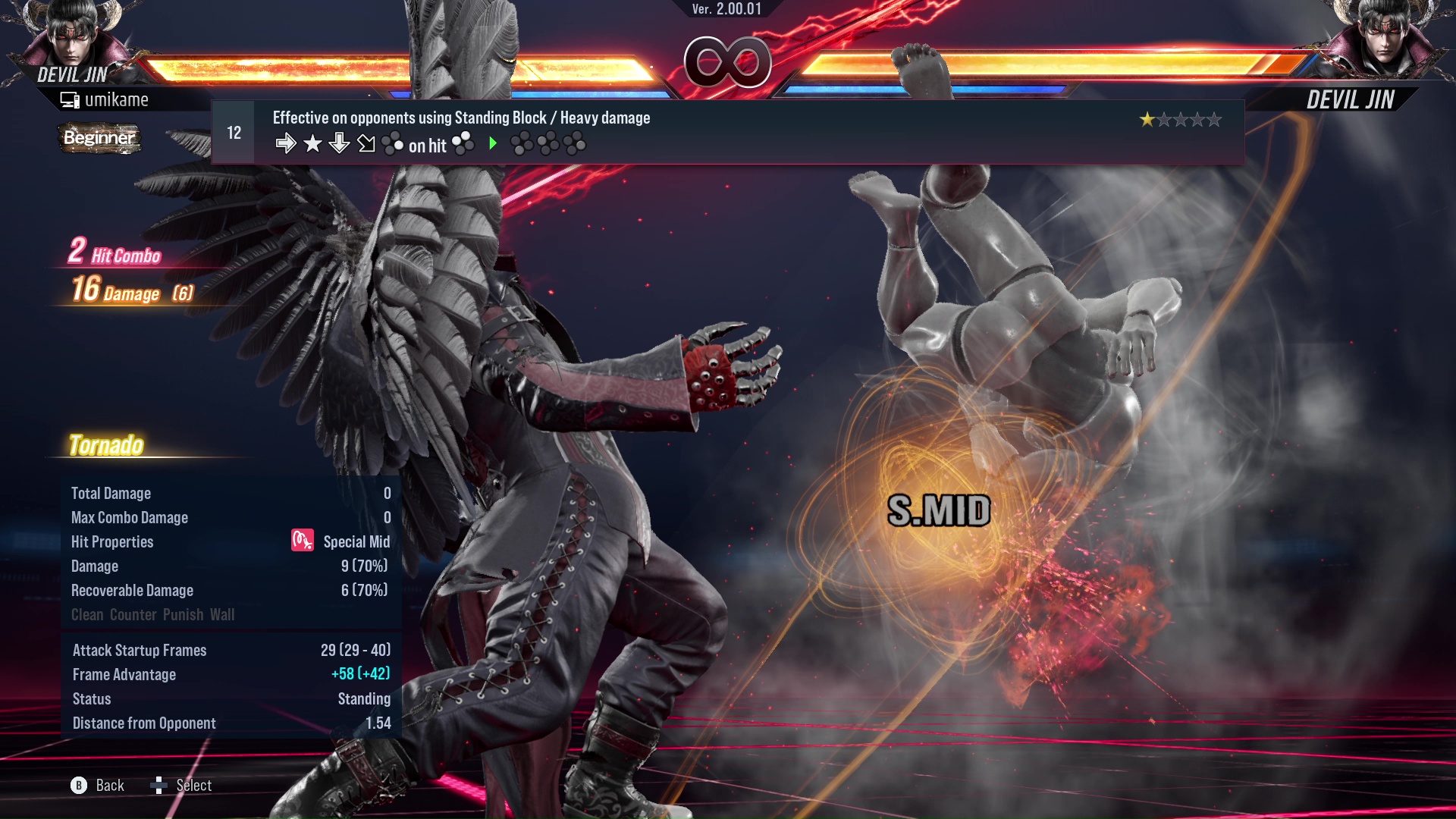Click the Tornado spin icon beside Hit Properties
The height and width of the screenshot is (819, 1456).
click(301, 541)
